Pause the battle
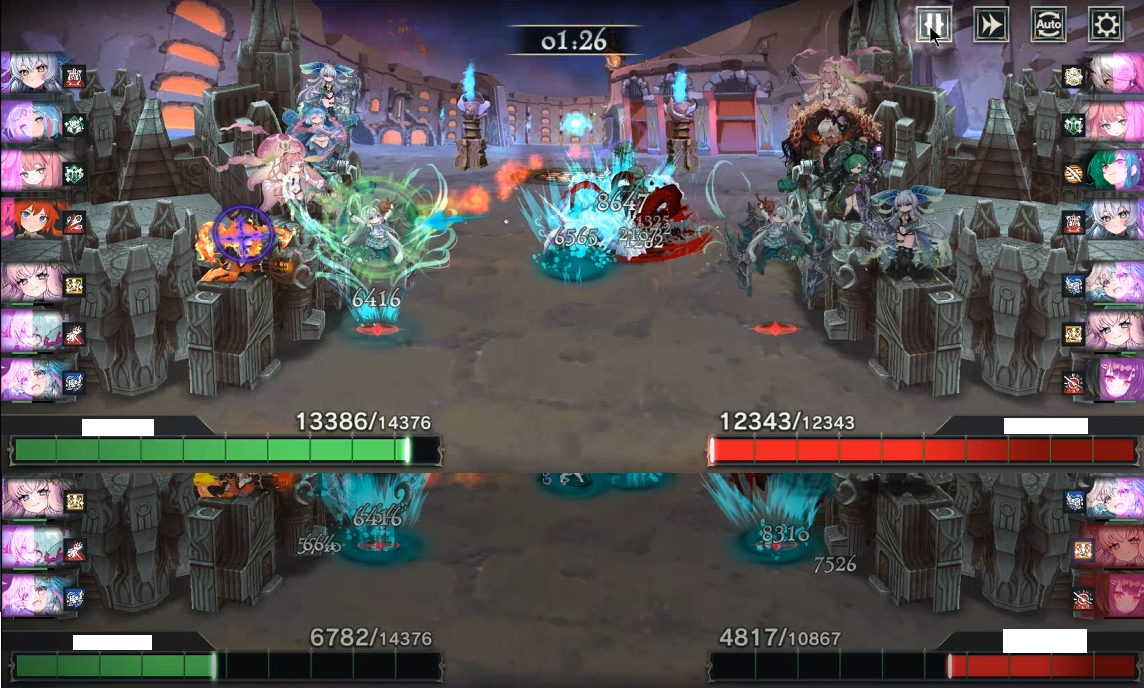The width and height of the screenshot is (1144, 689). (x=934, y=24)
